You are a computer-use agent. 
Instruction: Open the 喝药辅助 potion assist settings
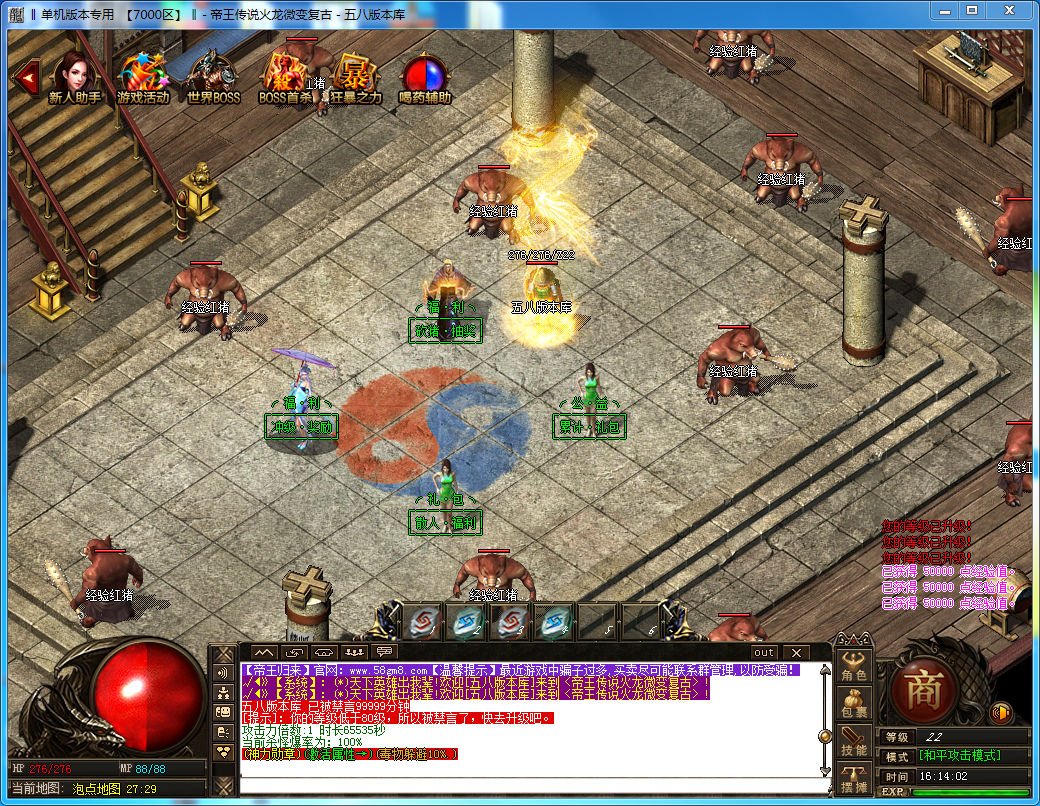tap(425, 76)
